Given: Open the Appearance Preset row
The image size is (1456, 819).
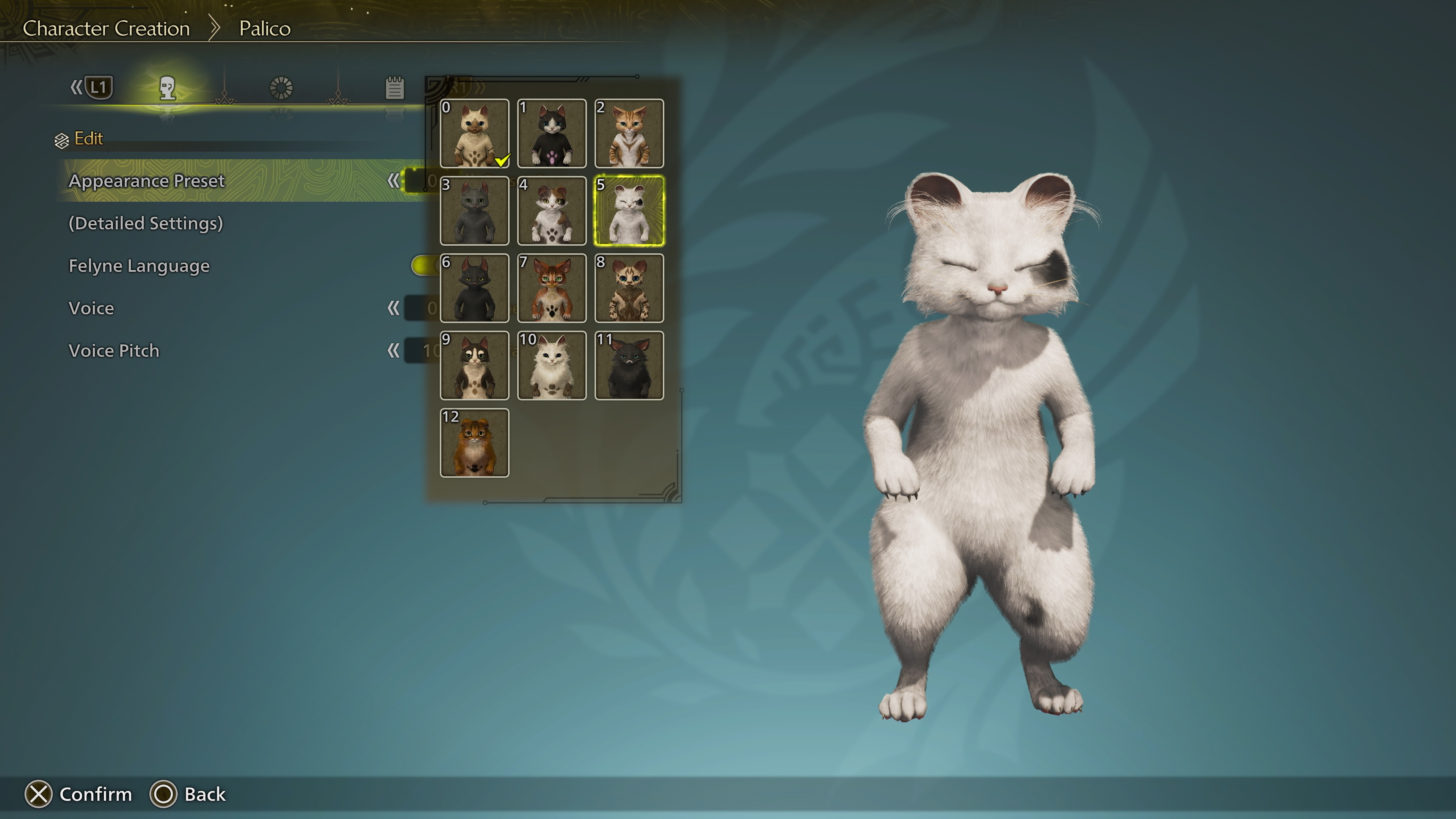Looking at the screenshot, I should point(147,181).
